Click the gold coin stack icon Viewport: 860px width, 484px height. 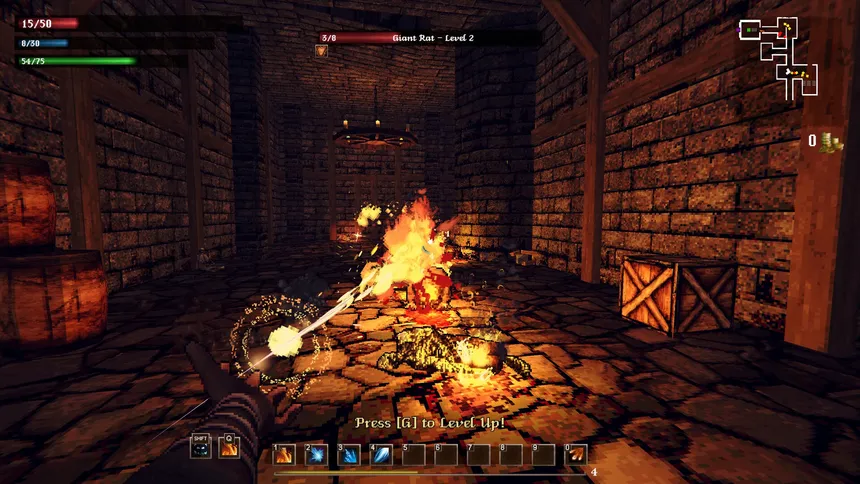[x=829, y=141]
